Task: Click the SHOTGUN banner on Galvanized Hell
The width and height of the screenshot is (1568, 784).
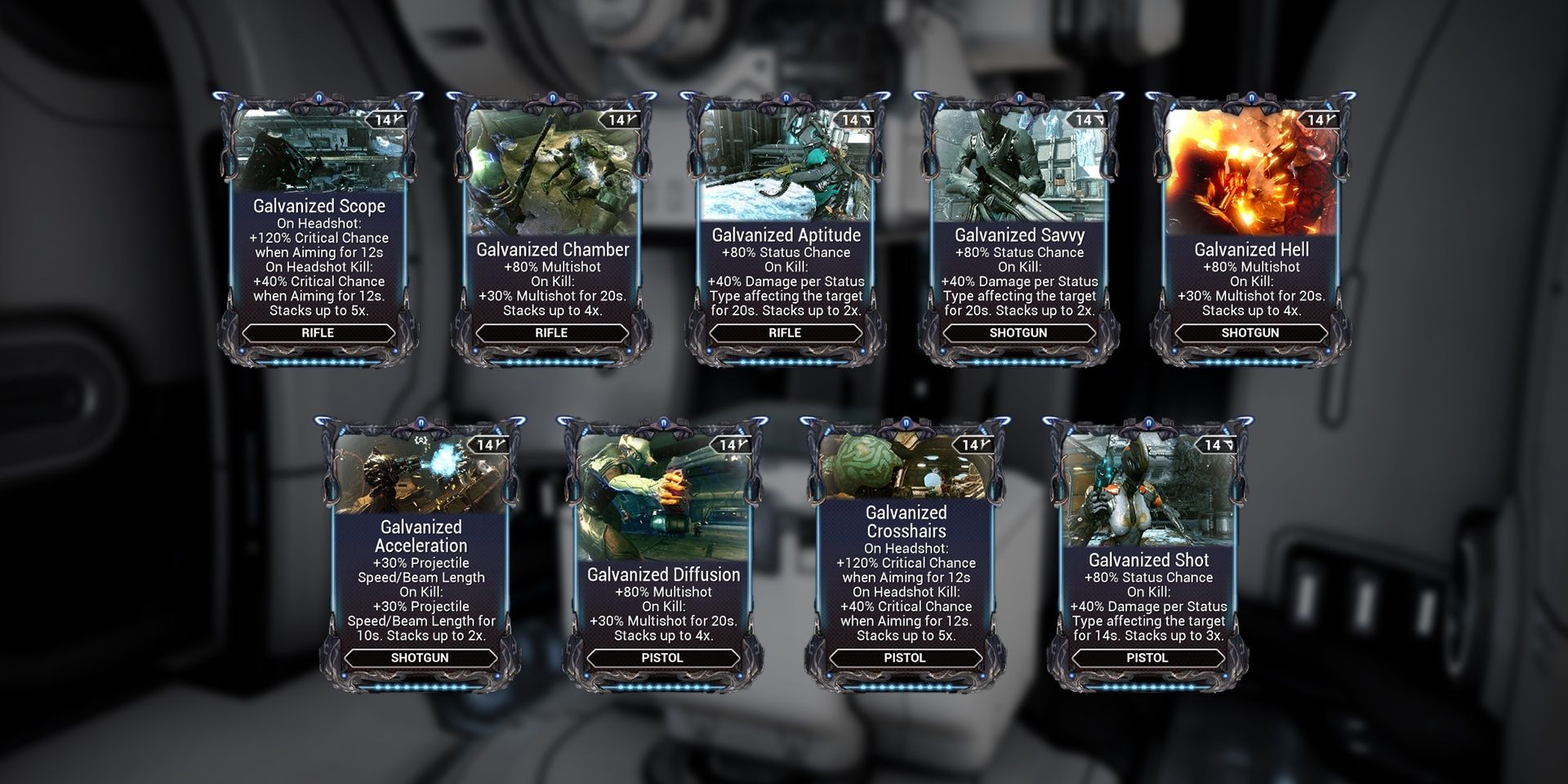Action: click(x=1249, y=332)
